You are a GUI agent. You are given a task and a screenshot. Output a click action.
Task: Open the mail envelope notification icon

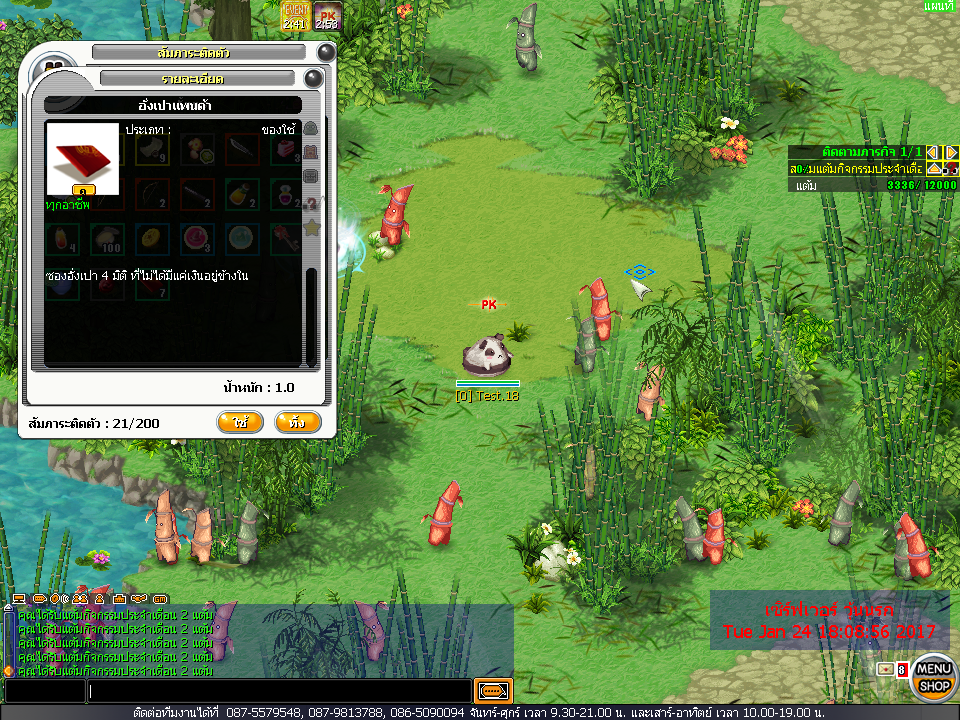pyautogui.click(x=885, y=669)
